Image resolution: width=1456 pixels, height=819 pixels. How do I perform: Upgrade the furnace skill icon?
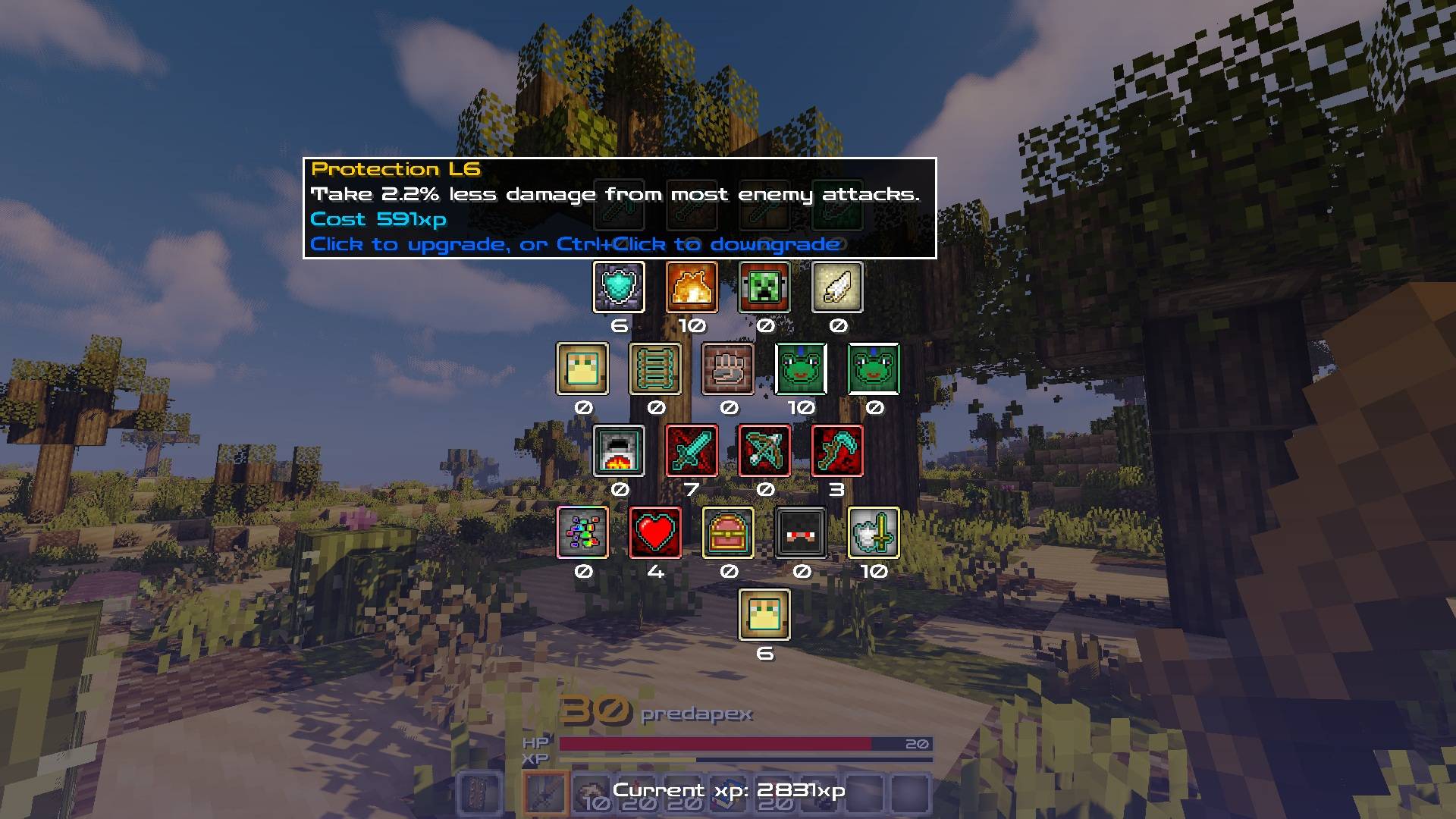[619, 451]
